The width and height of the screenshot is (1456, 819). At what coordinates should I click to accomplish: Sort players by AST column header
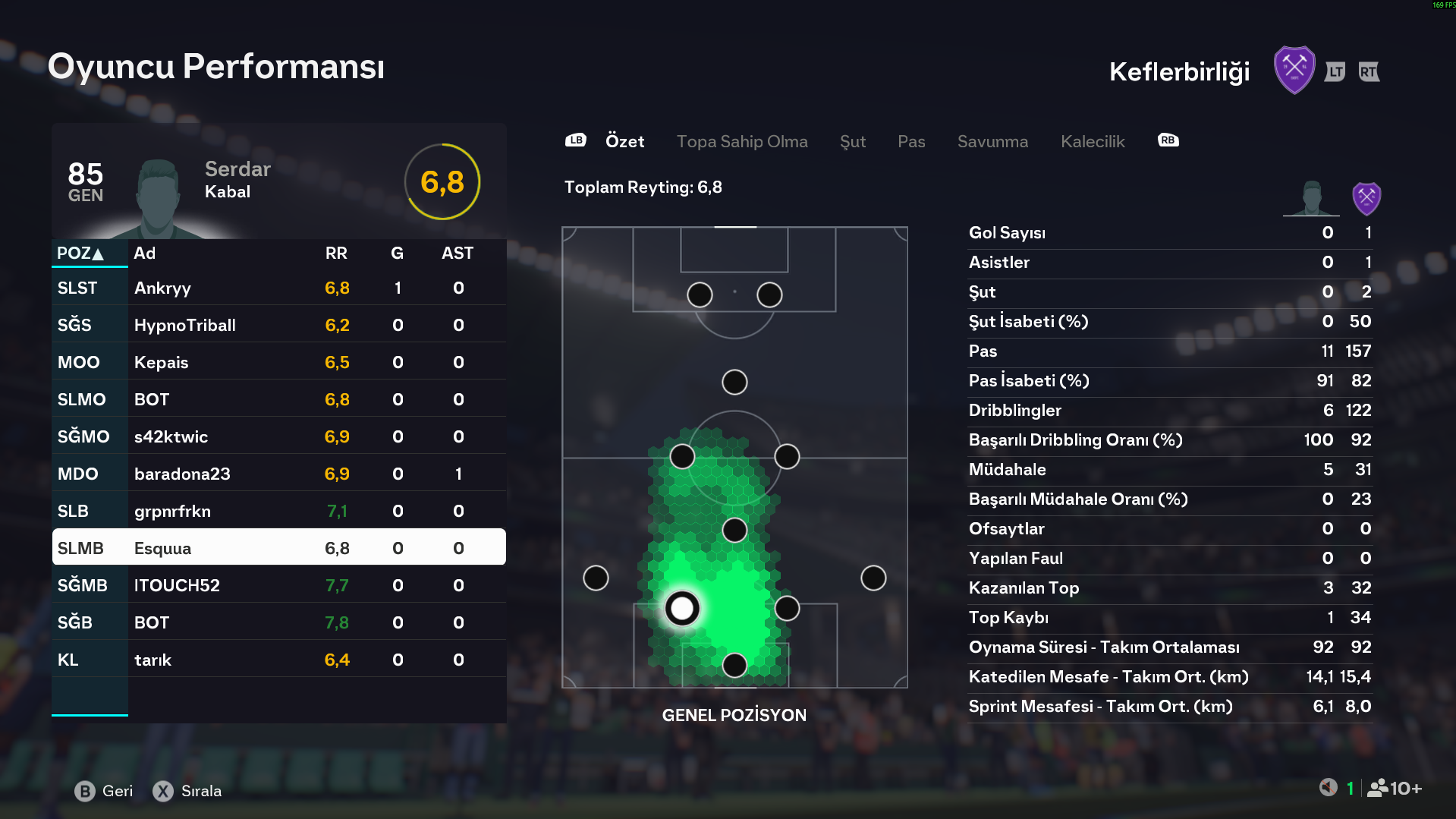point(457,253)
